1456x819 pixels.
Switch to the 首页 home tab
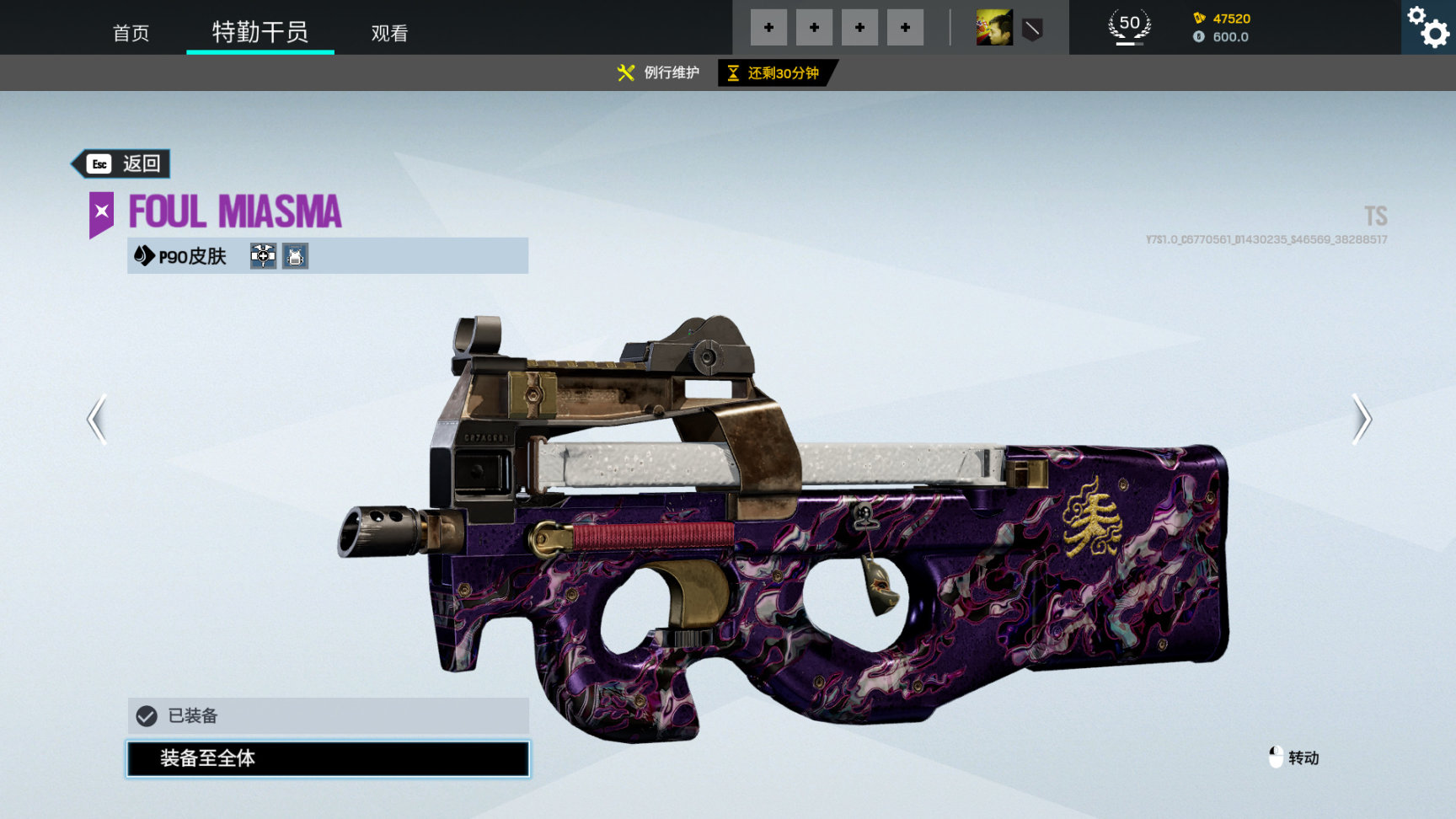click(x=131, y=33)
